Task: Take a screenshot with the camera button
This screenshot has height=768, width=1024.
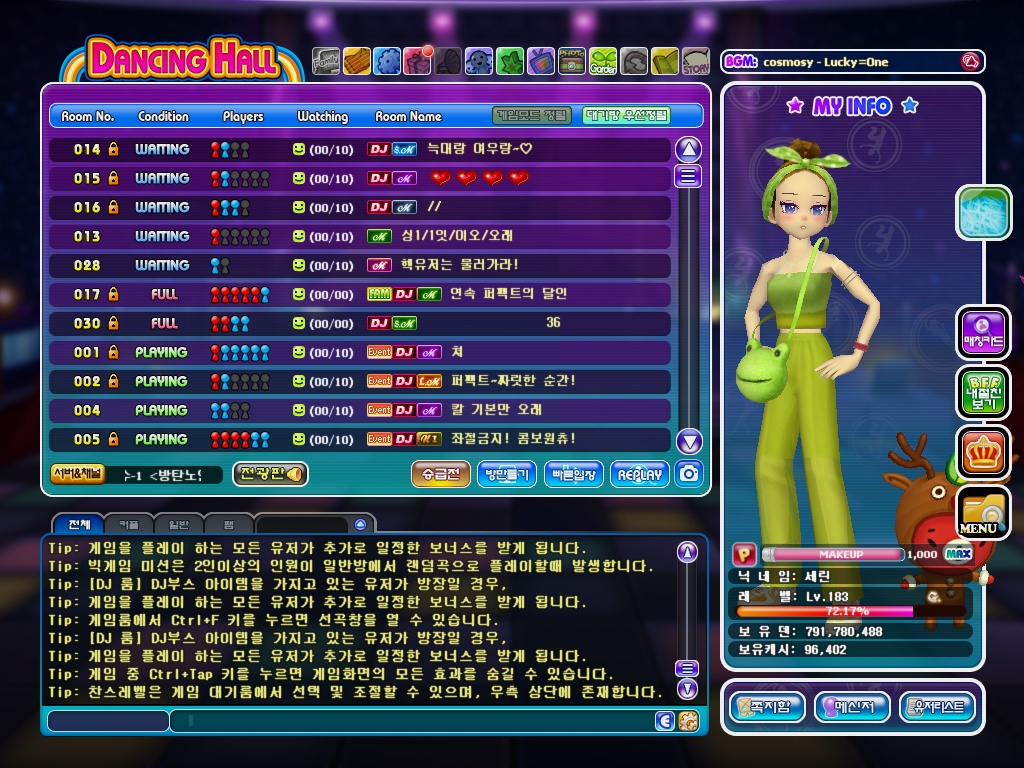Action: pyautogui.click(x=689, y=474)
